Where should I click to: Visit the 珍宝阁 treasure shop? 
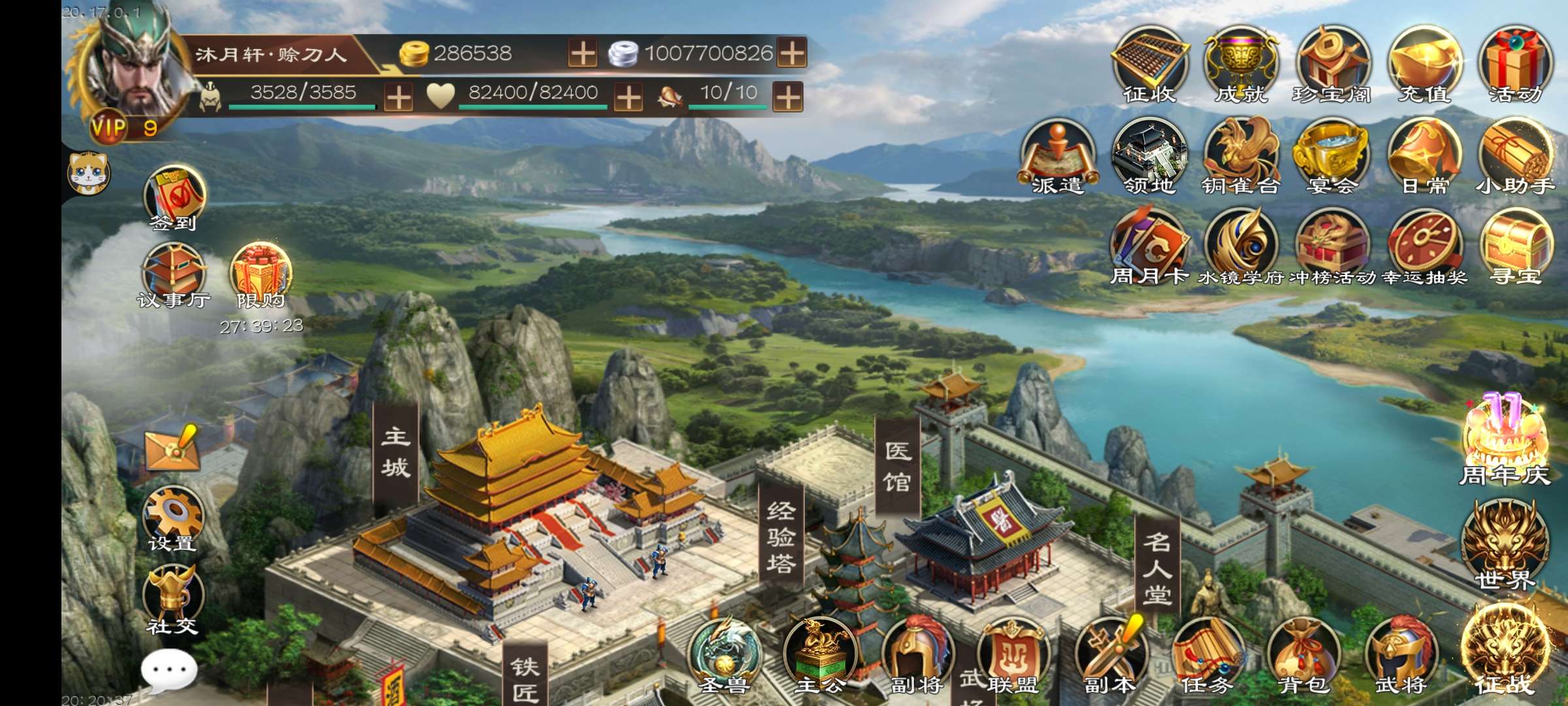click(1332, 64)
